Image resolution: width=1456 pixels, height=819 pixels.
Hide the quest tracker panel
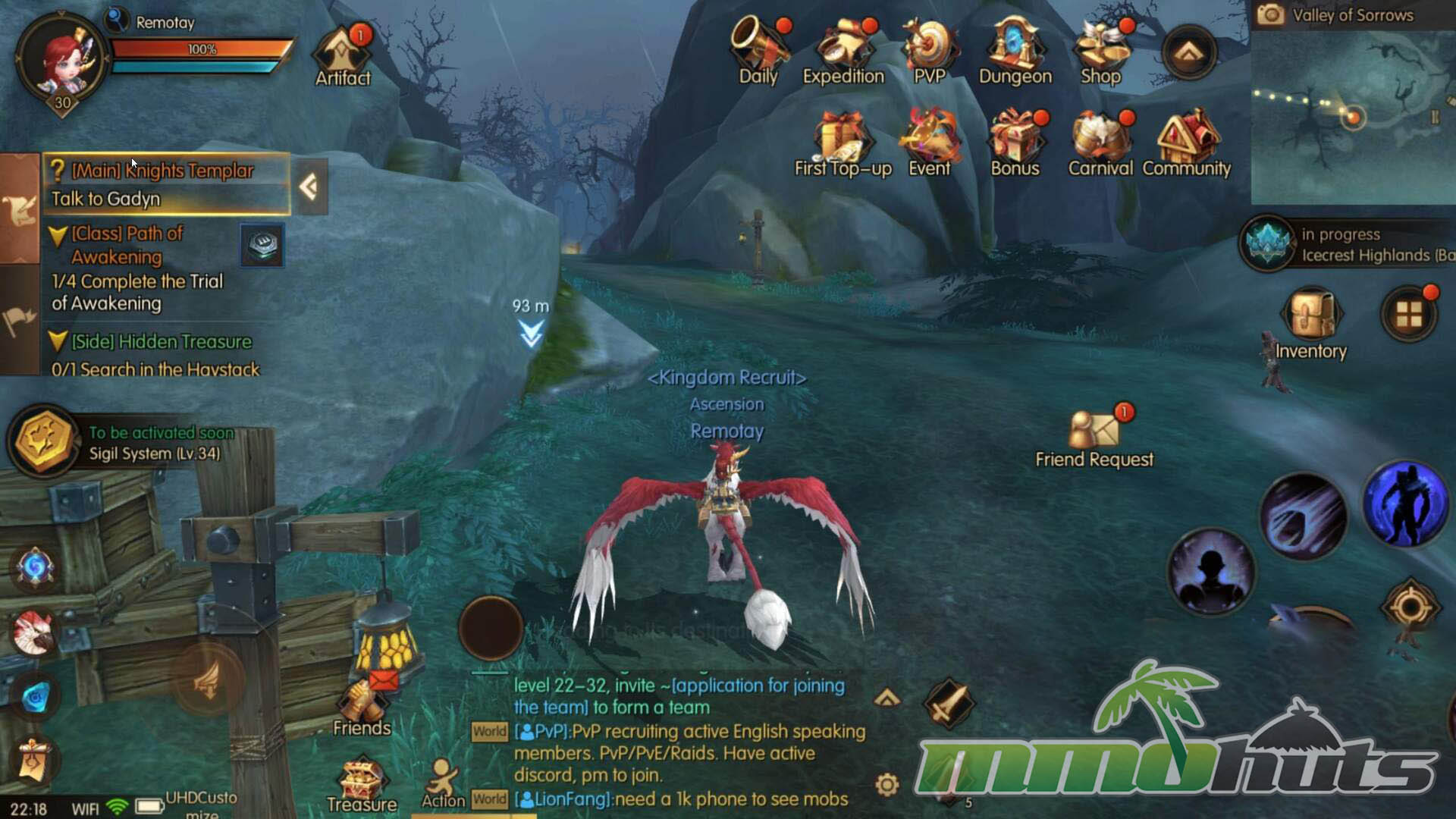[309, 187]
